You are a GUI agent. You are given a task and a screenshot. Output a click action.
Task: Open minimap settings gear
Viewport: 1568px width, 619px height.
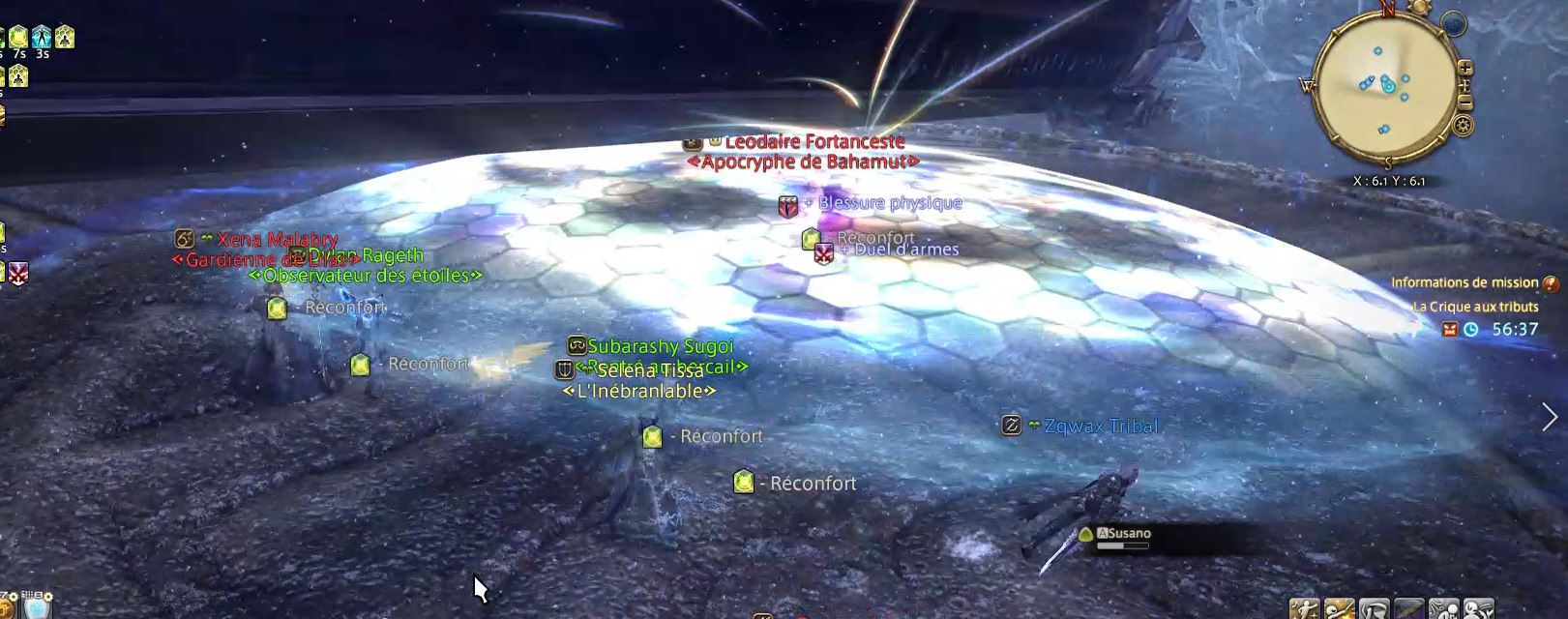coord(1463,126)
